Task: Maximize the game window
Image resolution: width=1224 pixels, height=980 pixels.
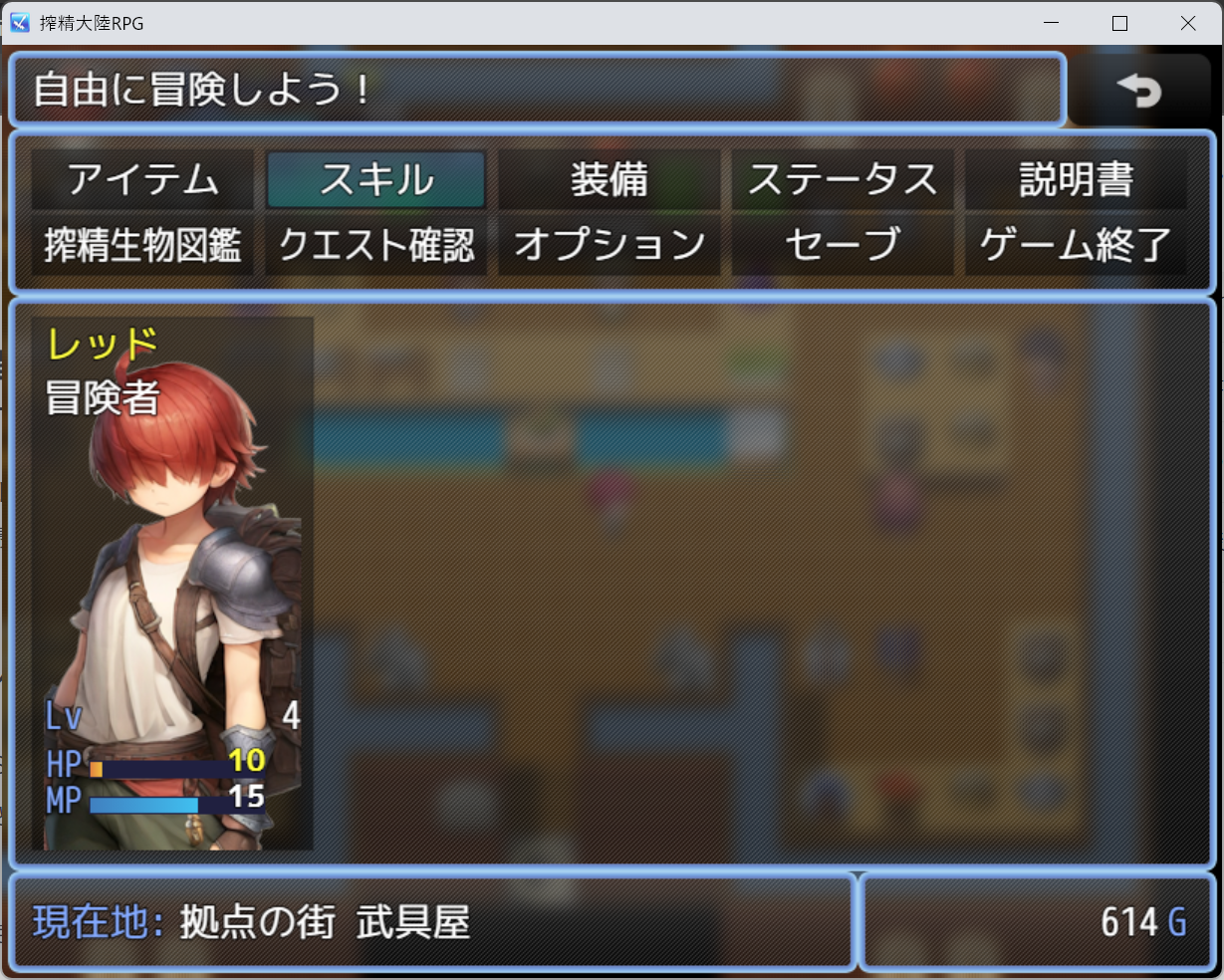Action: 1119,23
